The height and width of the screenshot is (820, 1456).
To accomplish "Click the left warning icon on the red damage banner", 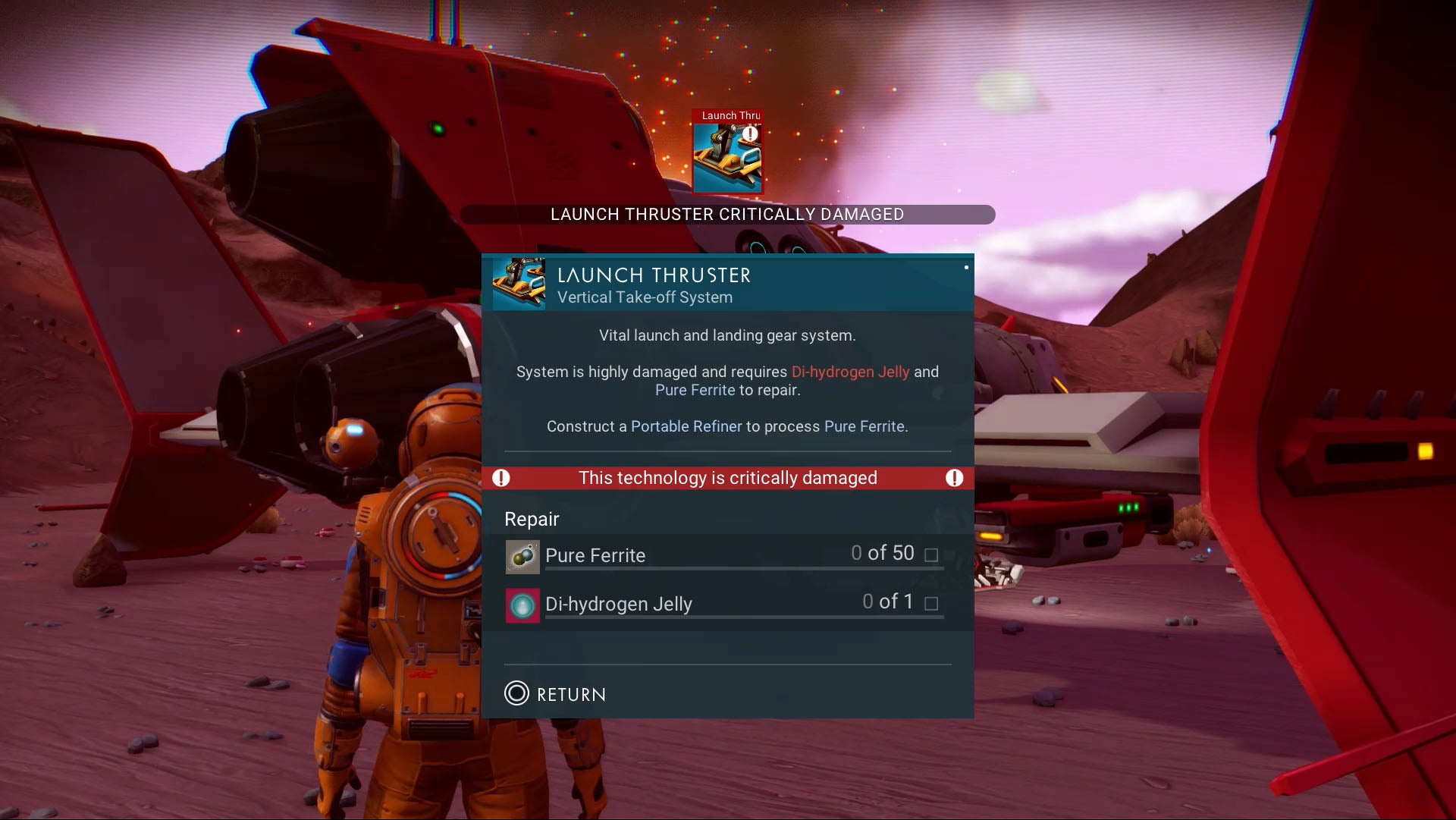I will point(501,478).
